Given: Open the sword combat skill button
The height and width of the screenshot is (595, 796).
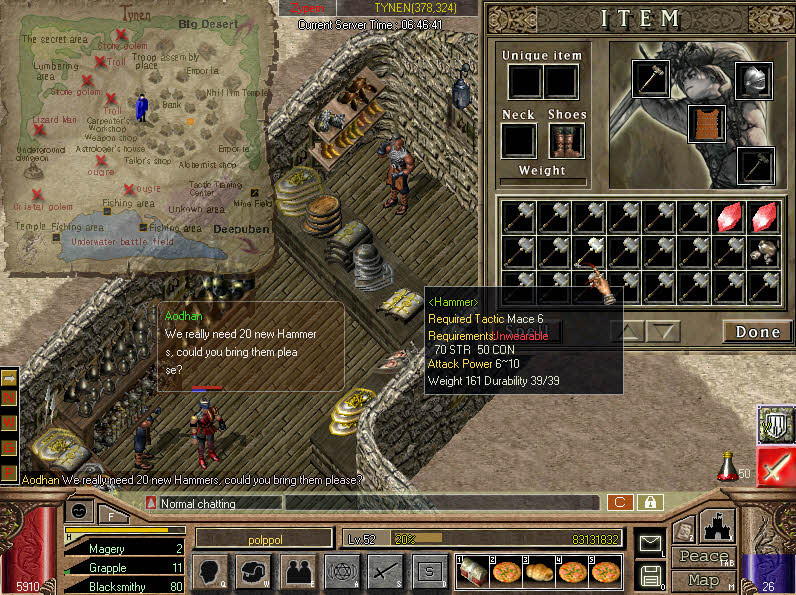Looking at the screenshot, I should tap(386, 572).
